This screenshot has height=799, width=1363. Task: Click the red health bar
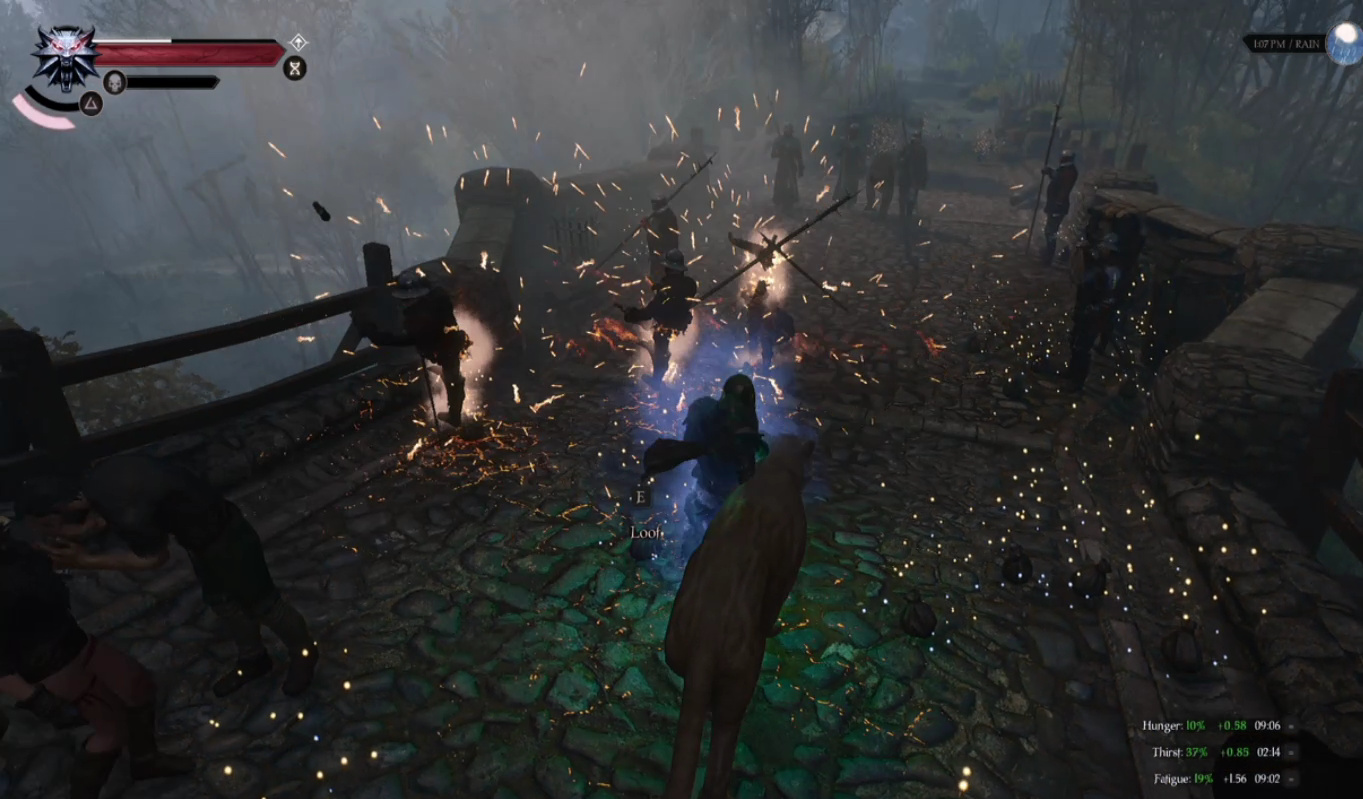(188, 52)
